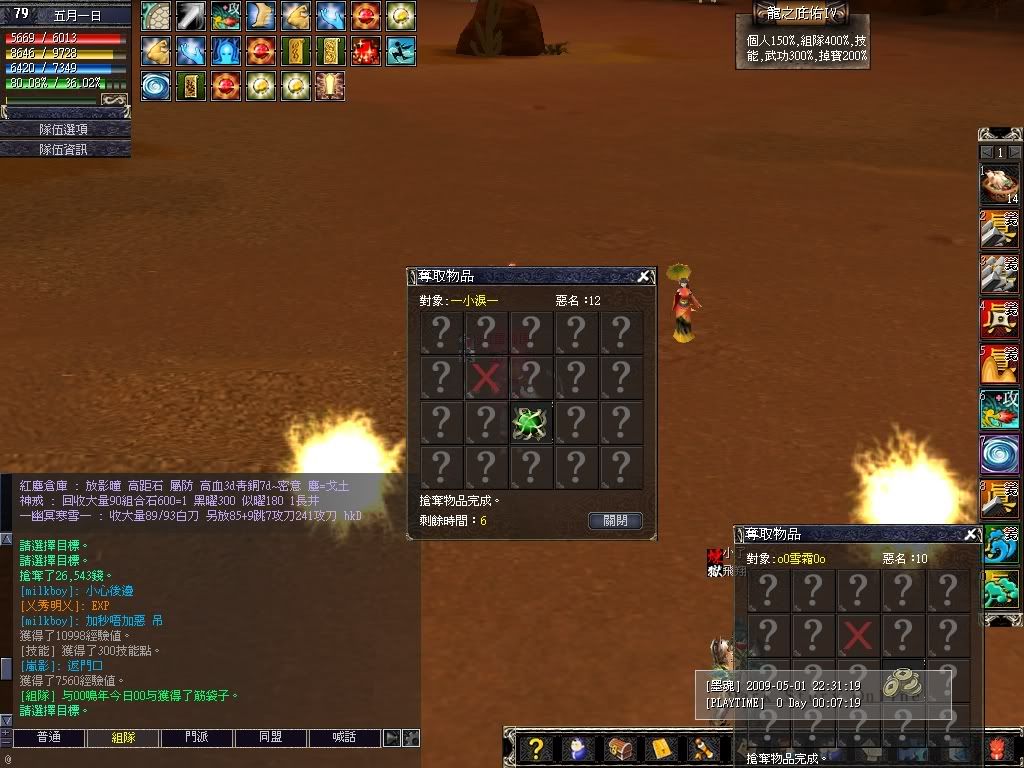Select the running figure buff icon

pyautogui.click(x=401, y=50)
